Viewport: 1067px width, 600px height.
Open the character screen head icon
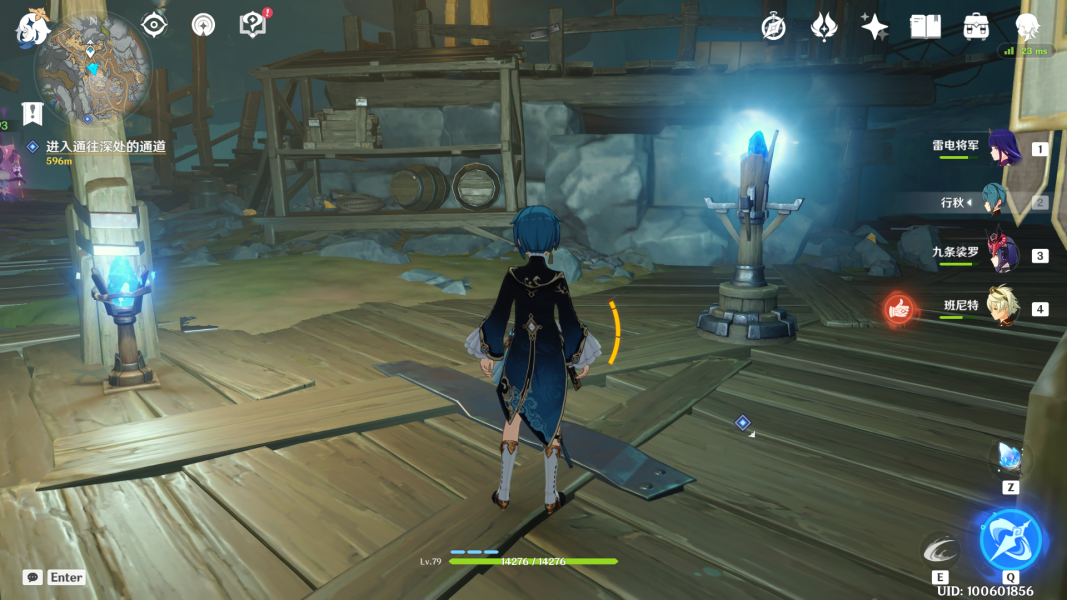tap(1027, 27)
